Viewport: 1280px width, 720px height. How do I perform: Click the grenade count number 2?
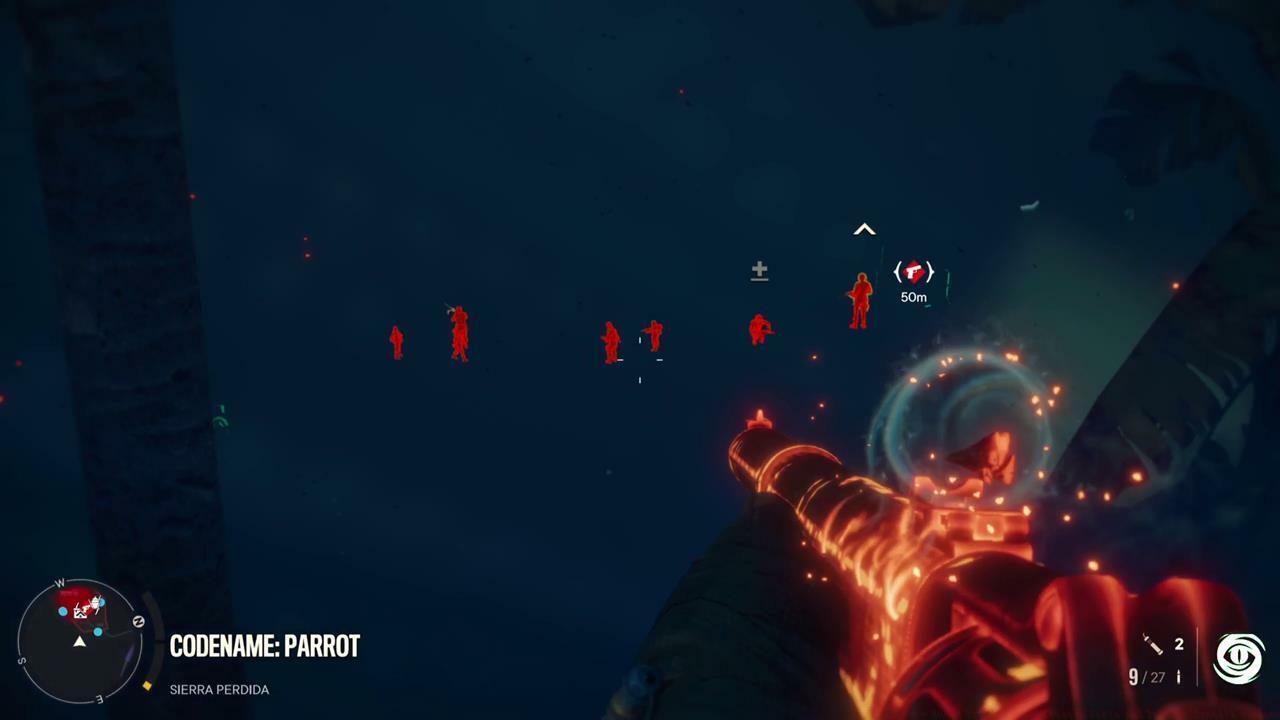click(x=1179, y=644)
